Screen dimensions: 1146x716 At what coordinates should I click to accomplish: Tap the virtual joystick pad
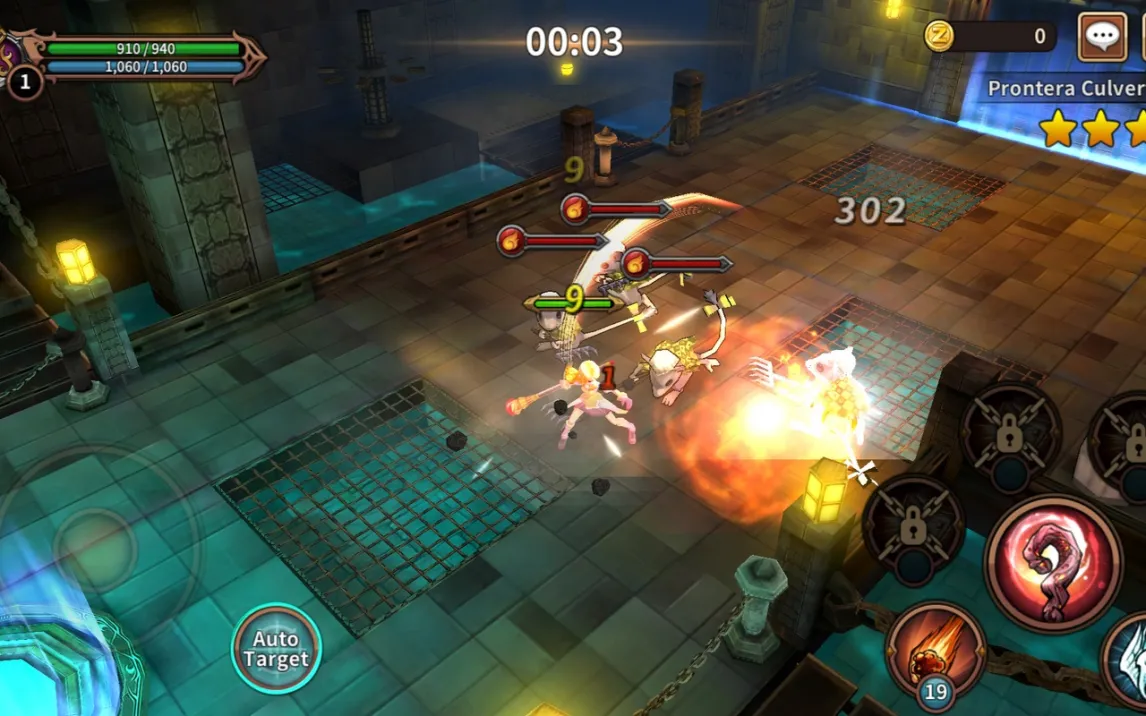point(95,546)
